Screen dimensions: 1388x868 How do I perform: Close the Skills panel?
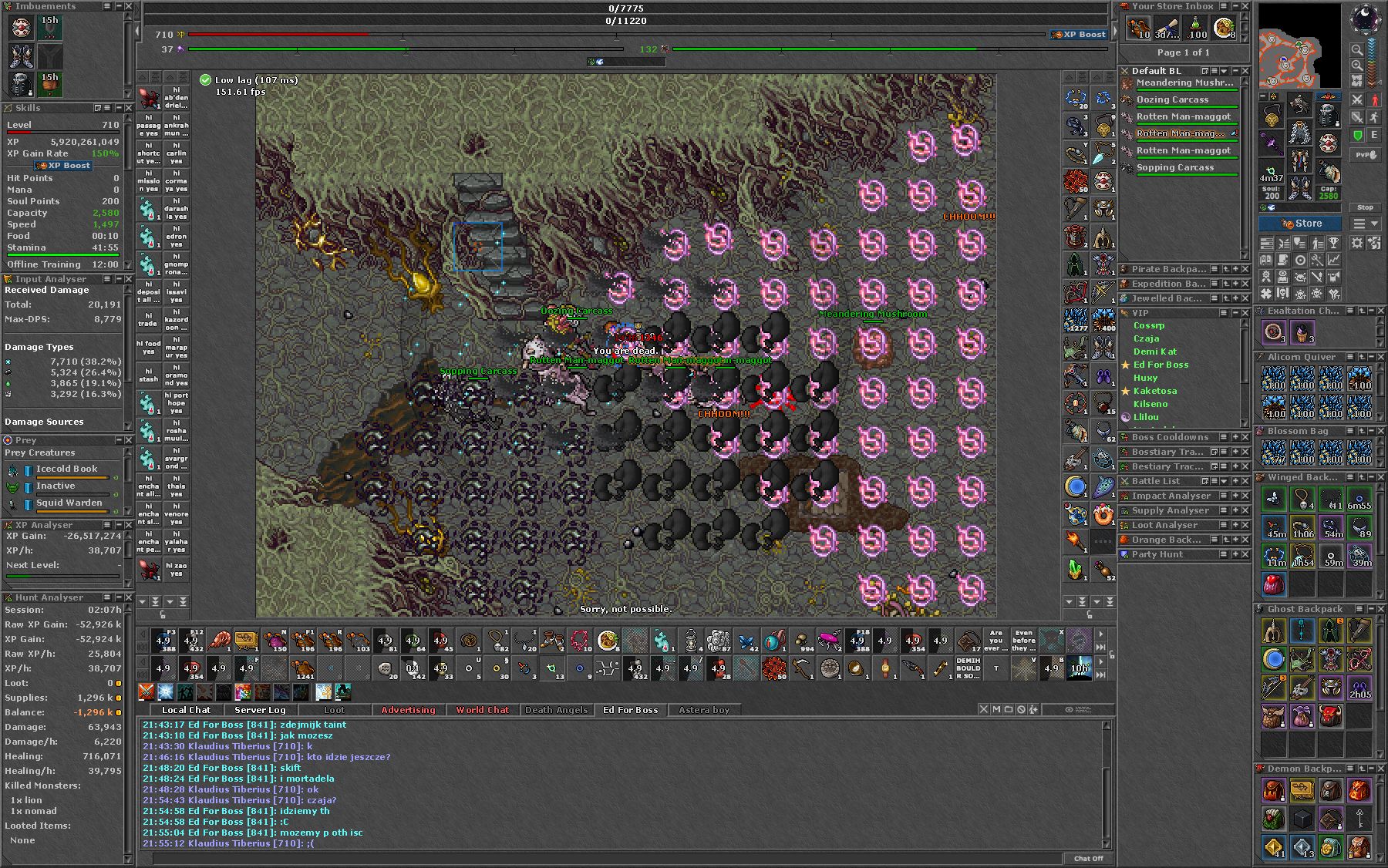coord(128,108)
